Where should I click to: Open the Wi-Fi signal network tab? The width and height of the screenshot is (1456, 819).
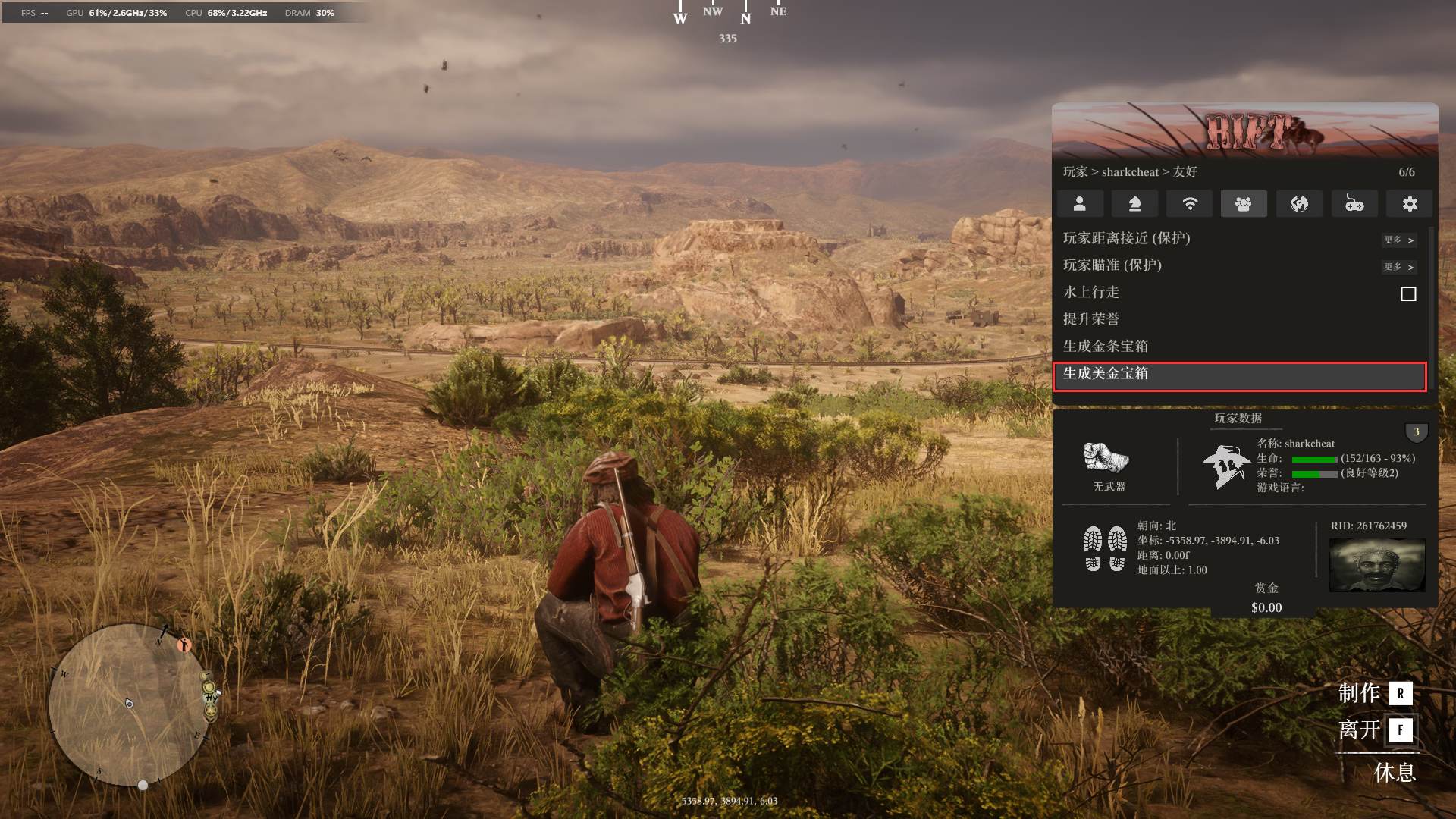pos(1190,204)
